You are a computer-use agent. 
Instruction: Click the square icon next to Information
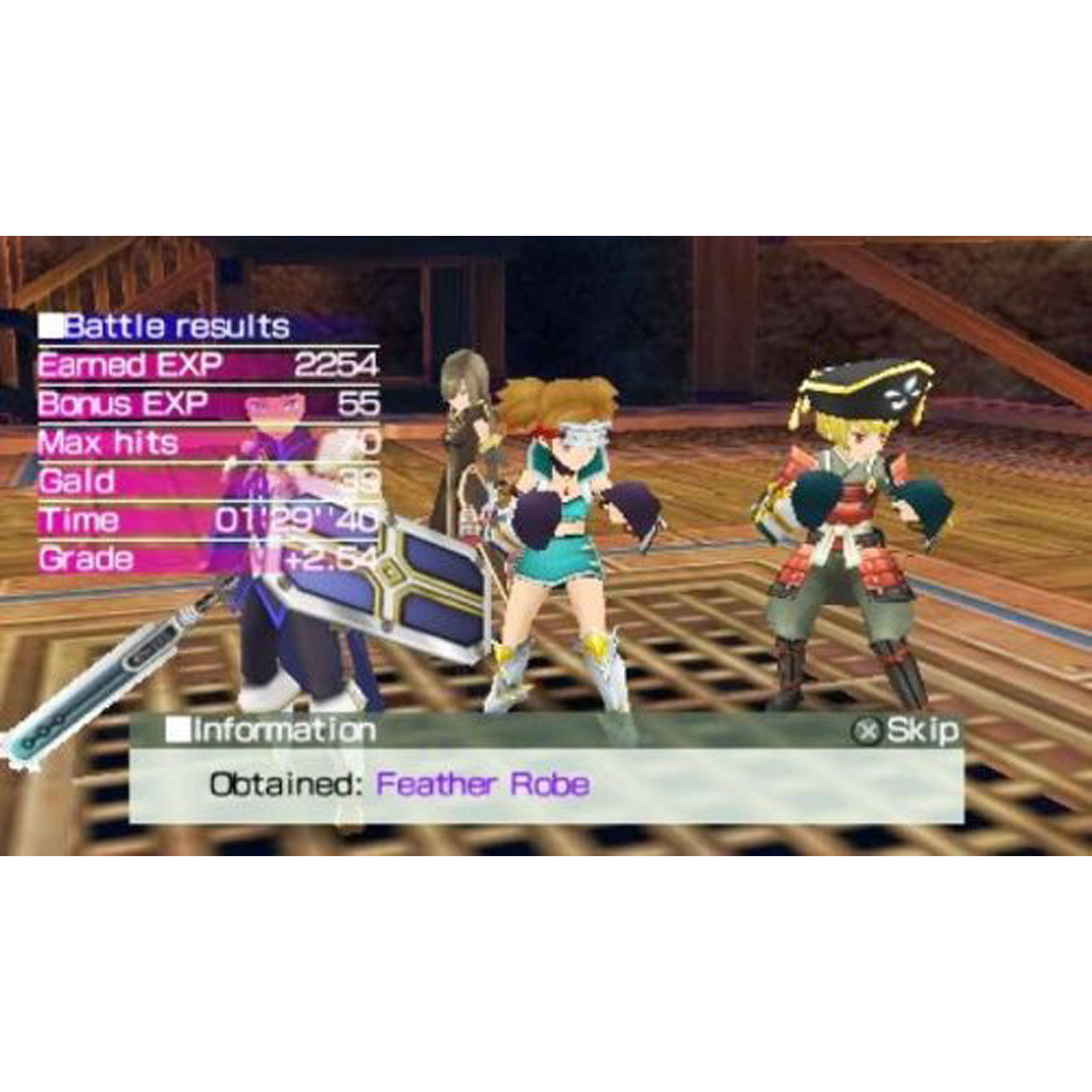coord(178,729)
